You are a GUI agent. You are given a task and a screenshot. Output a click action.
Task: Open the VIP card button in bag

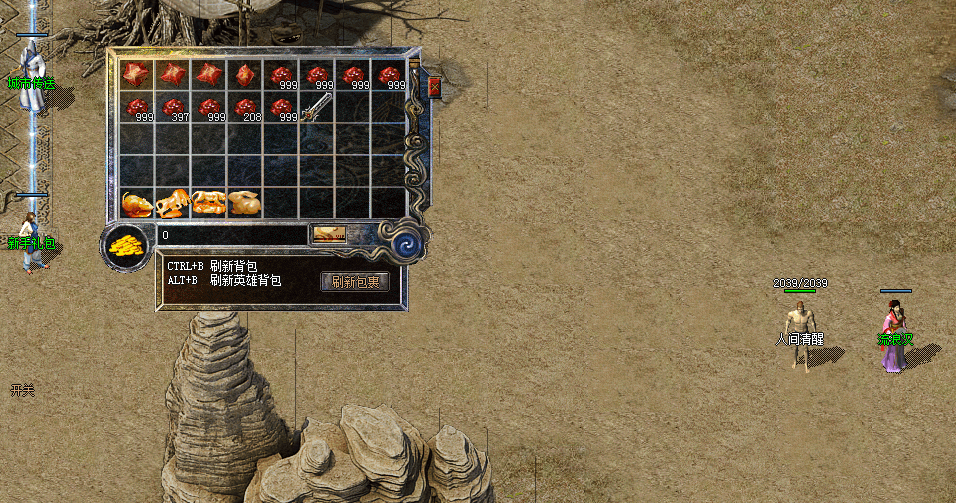329,235
